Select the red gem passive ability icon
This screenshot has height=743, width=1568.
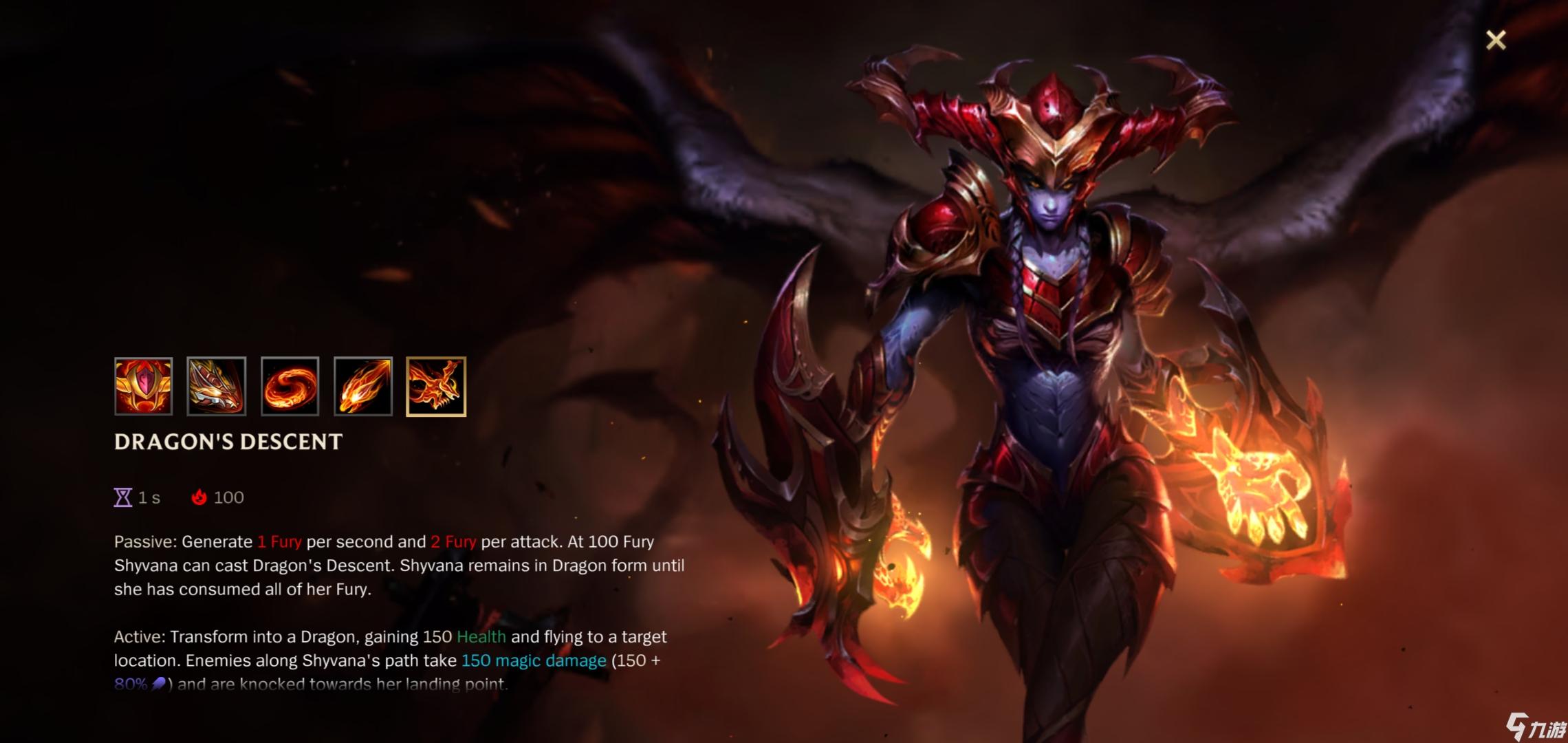[x=143, y=387]
